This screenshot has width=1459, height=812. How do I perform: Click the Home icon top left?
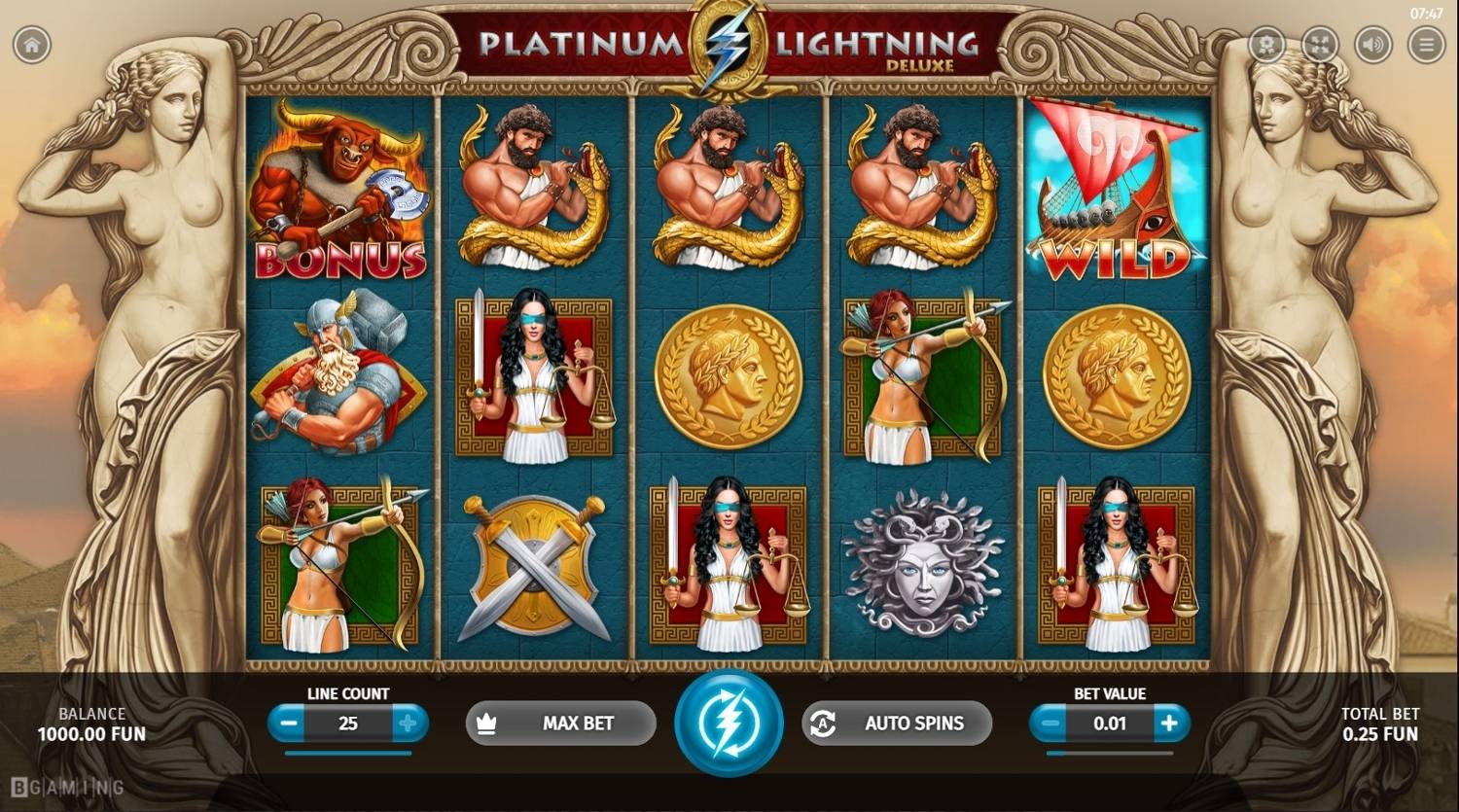30,45
